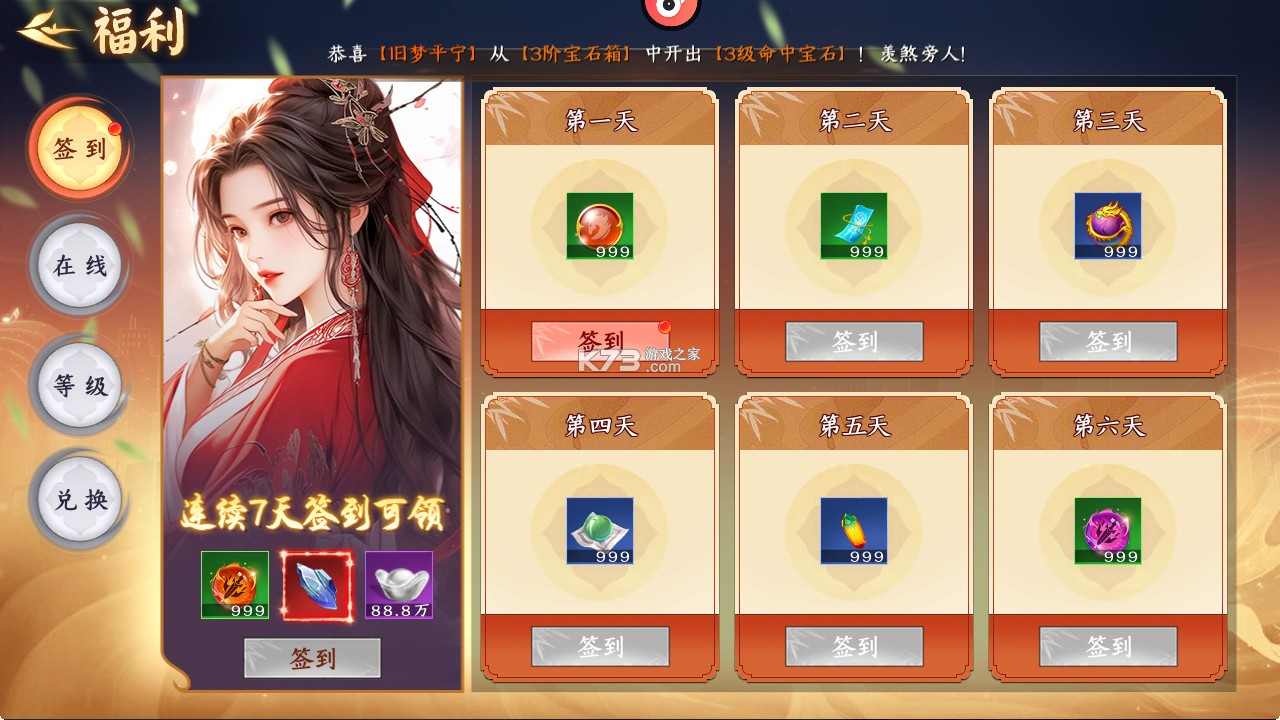This screenshot has height=720, width=1280.
Task: Switch to the 在线 tab in the sidebar
Action: tap(78, 265)
